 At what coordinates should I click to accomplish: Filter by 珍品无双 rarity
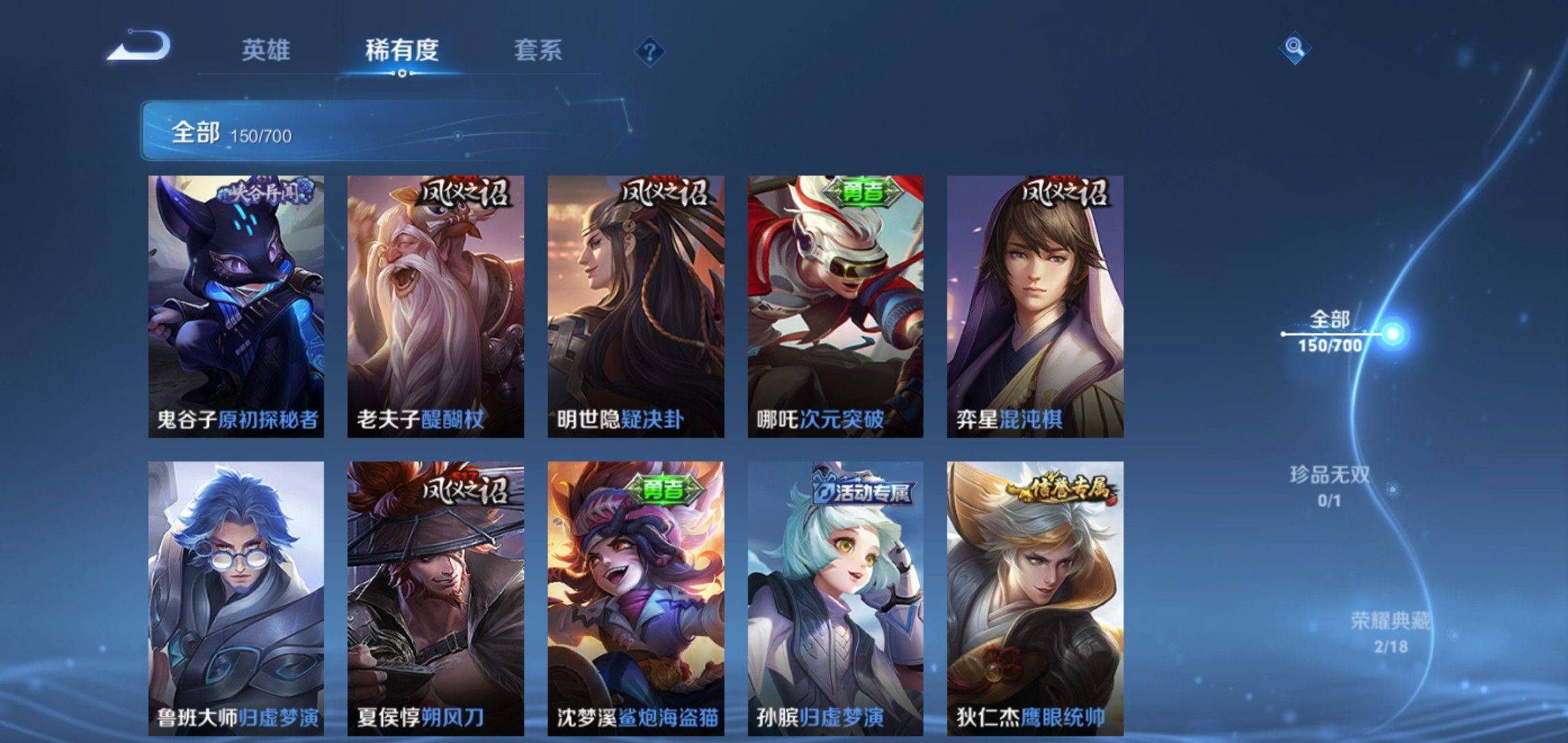pos(1329,486)
